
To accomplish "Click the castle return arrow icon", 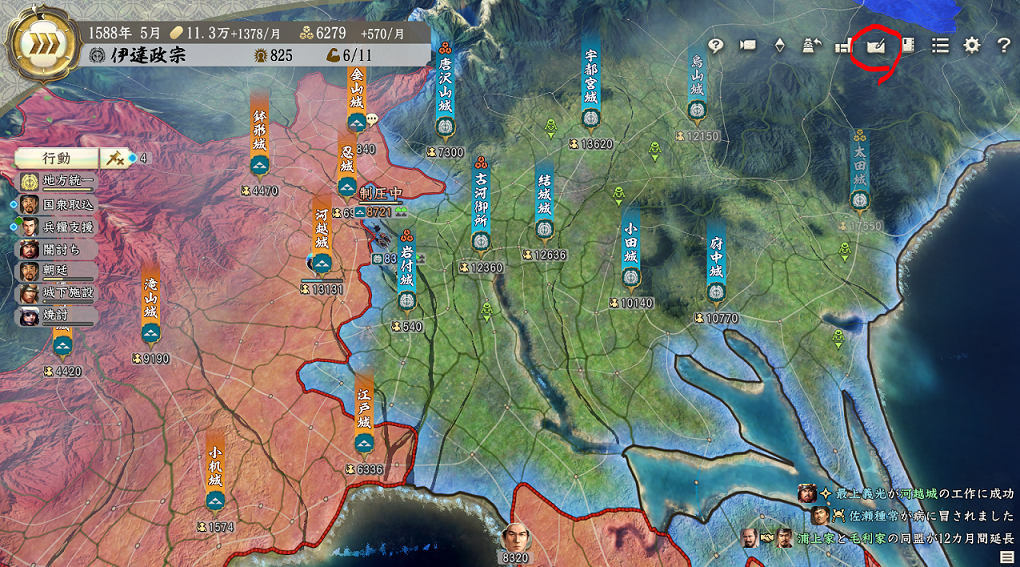I will click(812, 45).
